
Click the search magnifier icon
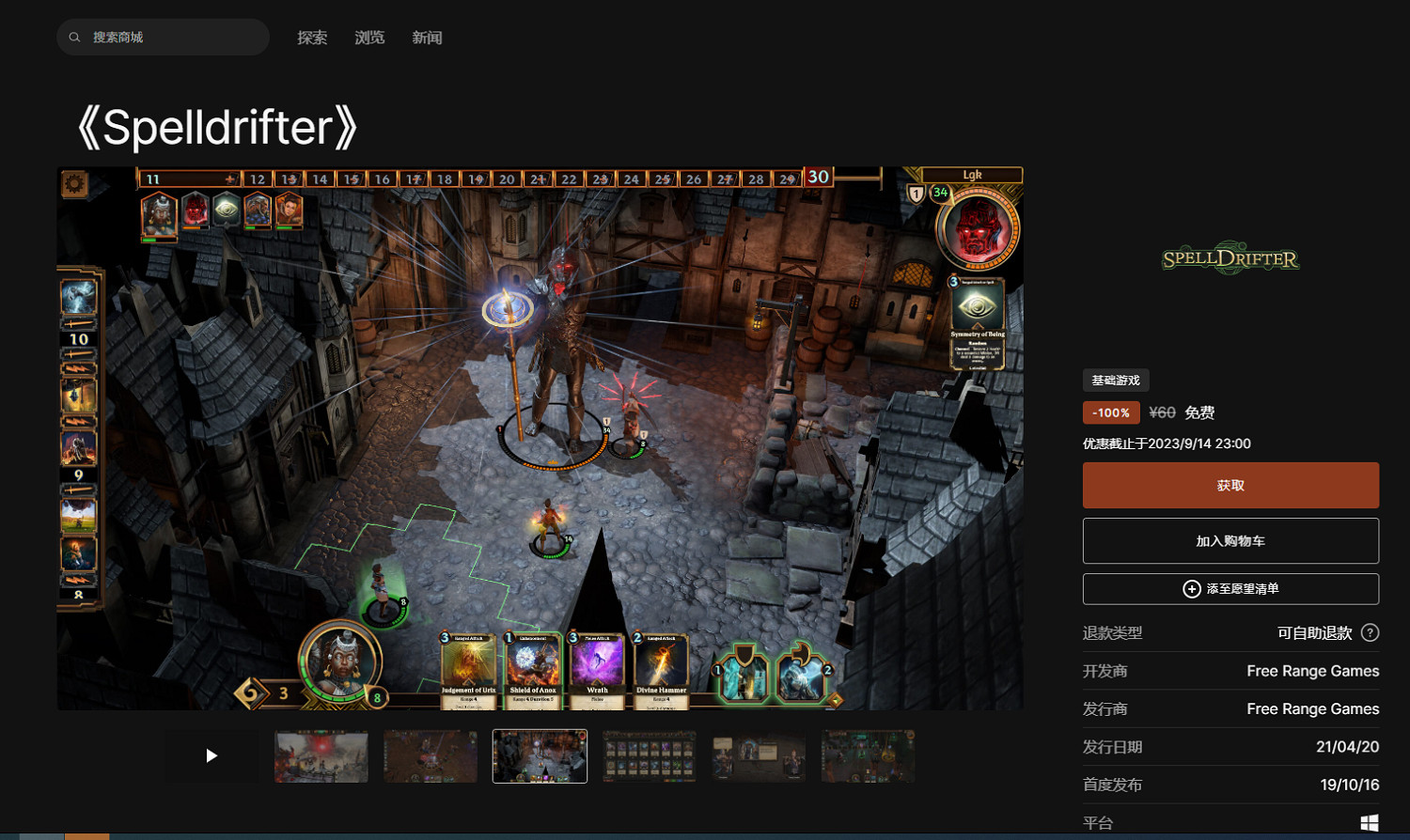point(74,36)
